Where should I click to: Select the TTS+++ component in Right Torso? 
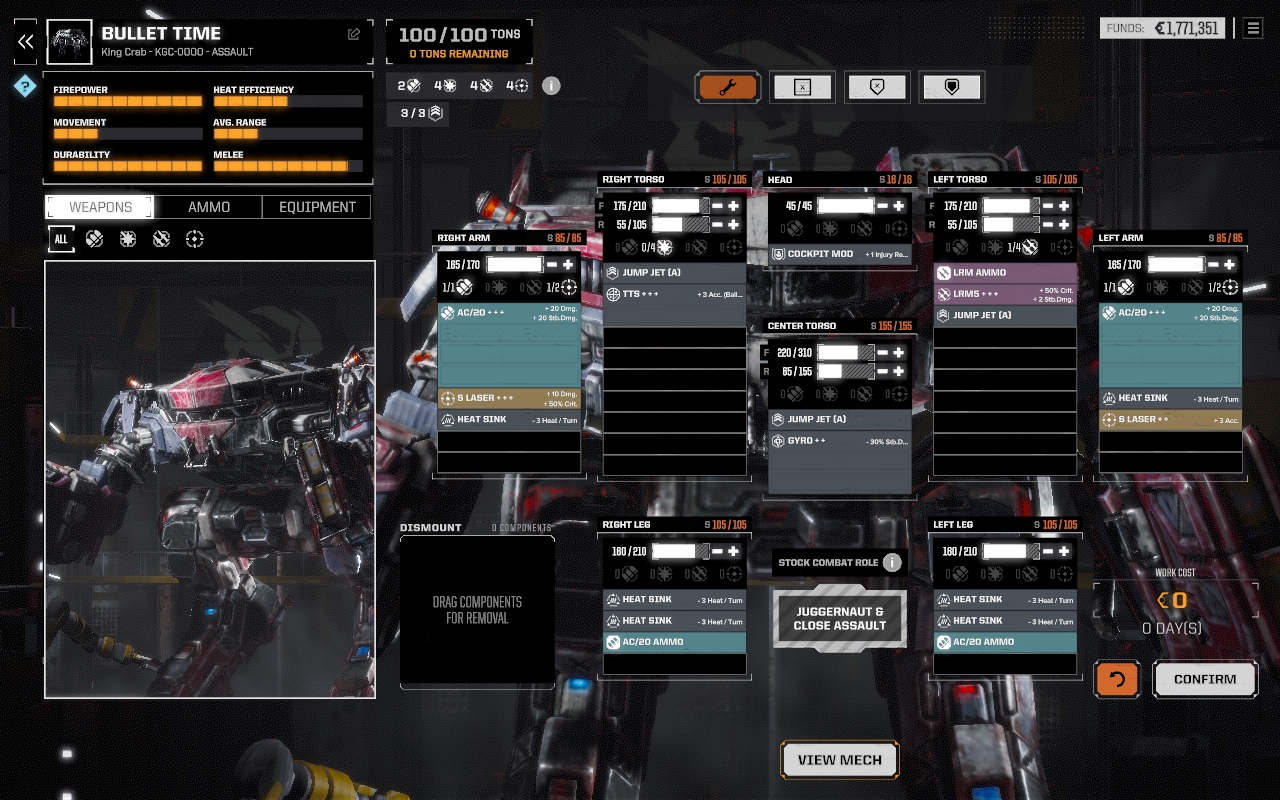click(674, 295)
